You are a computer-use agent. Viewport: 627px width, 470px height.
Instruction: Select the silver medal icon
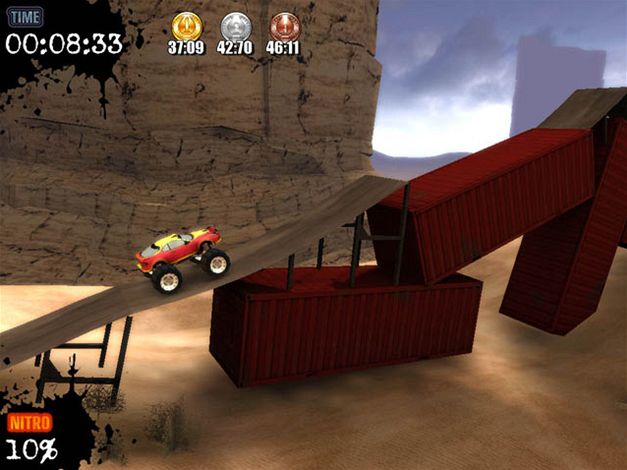point(235,25)
